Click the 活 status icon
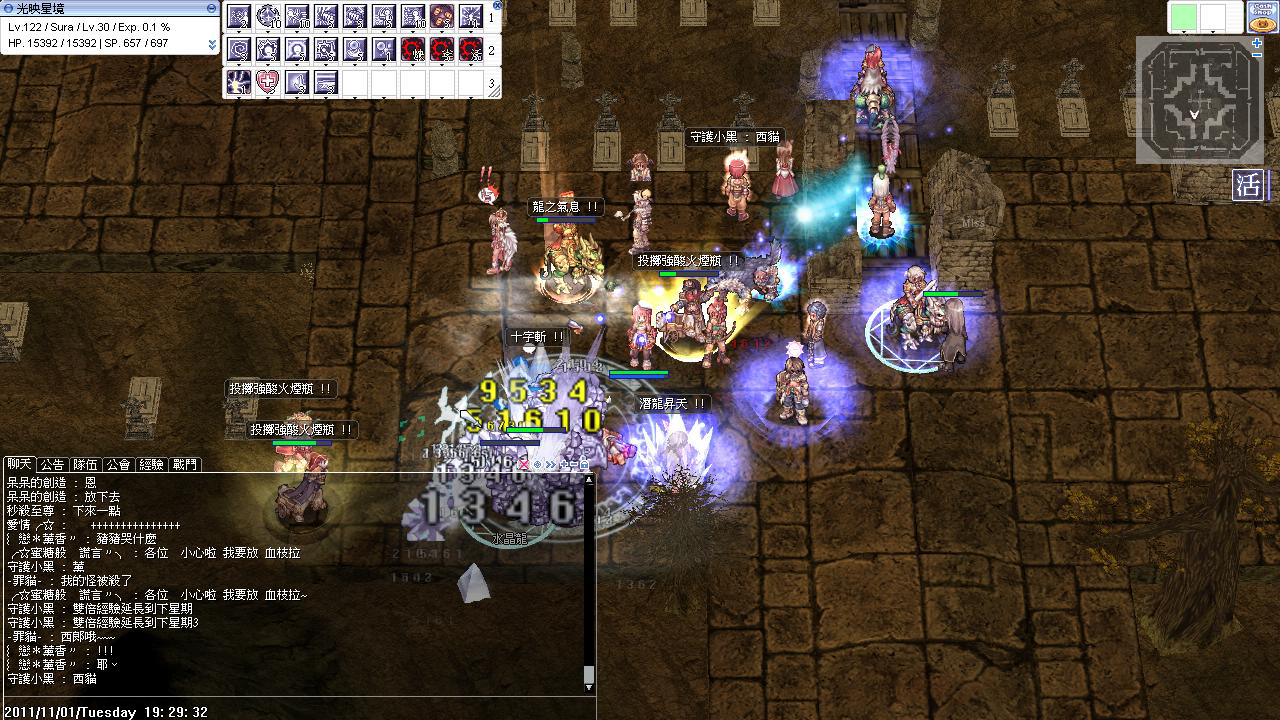1280x720 pixels. tap(1248, 186)
